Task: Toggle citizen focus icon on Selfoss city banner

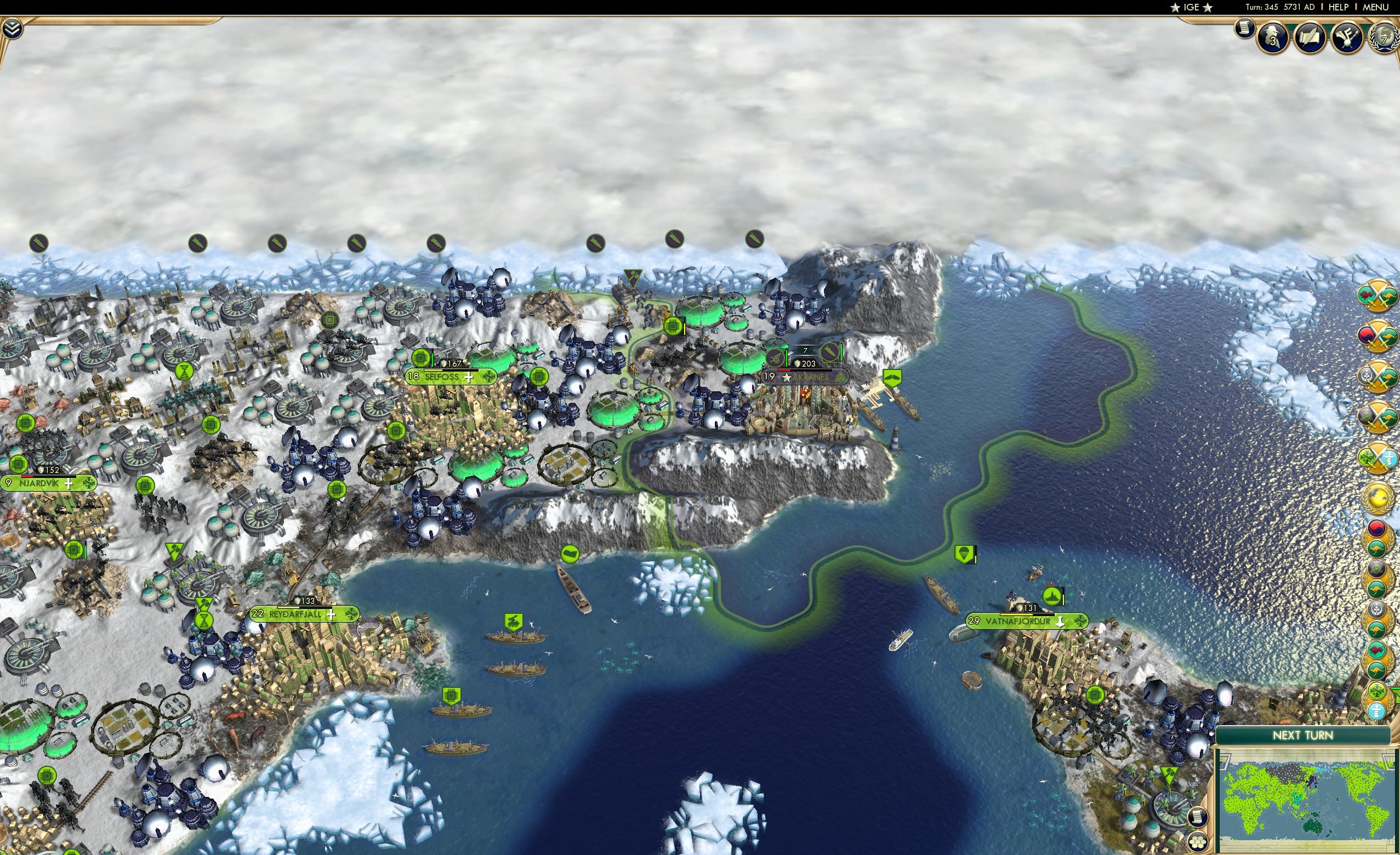Action: point(489,377)
